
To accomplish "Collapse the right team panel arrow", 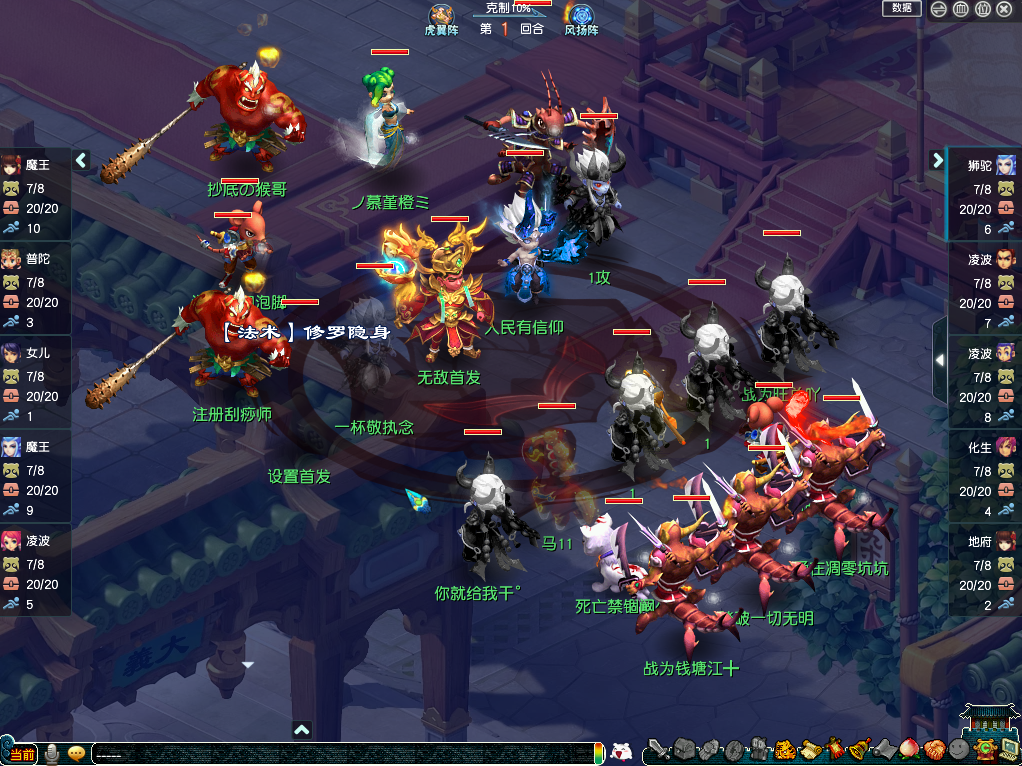I will (x=938, y=159).
